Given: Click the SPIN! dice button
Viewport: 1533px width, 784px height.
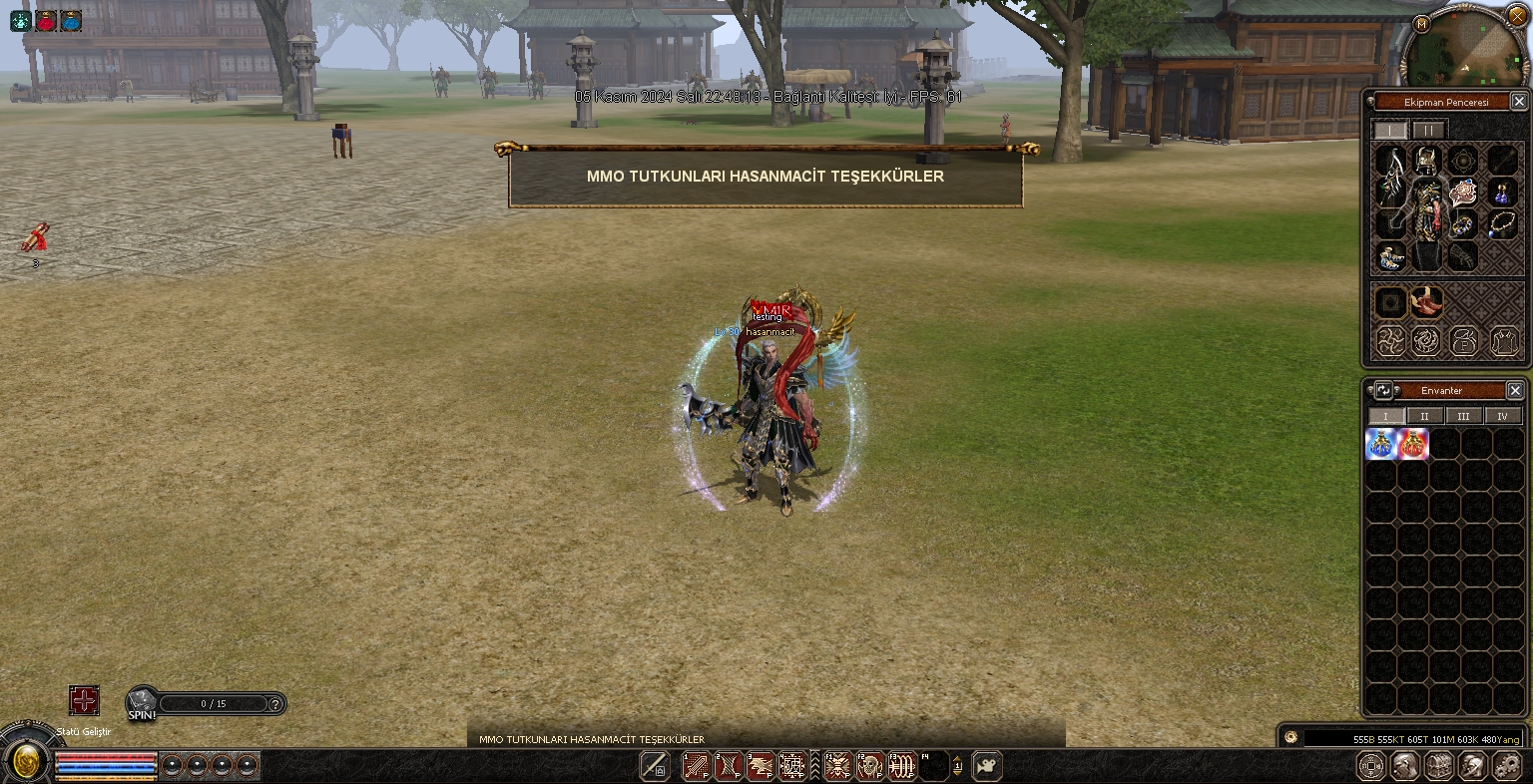Looking at the screenshot, I should coord(142,703).
